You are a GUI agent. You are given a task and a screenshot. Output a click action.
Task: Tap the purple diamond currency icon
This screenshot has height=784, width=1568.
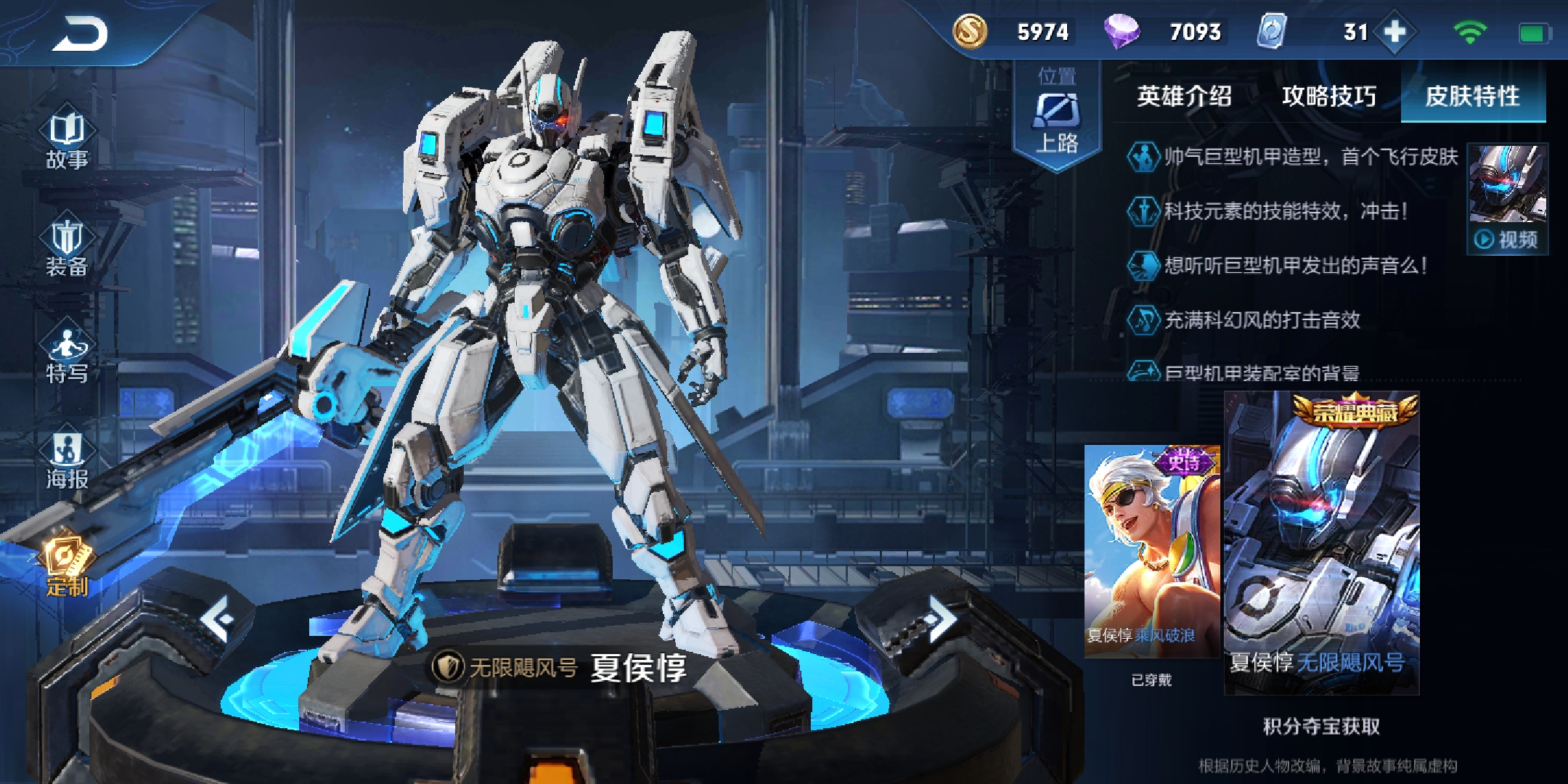(1122, 32)
